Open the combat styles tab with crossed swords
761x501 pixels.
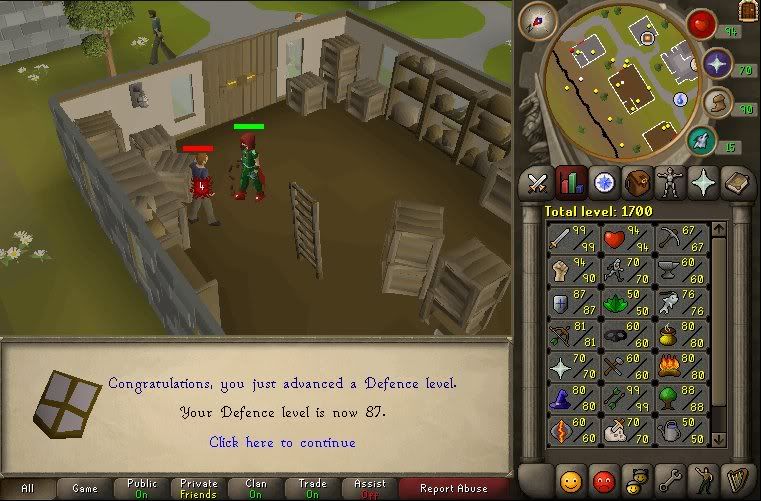538,182
